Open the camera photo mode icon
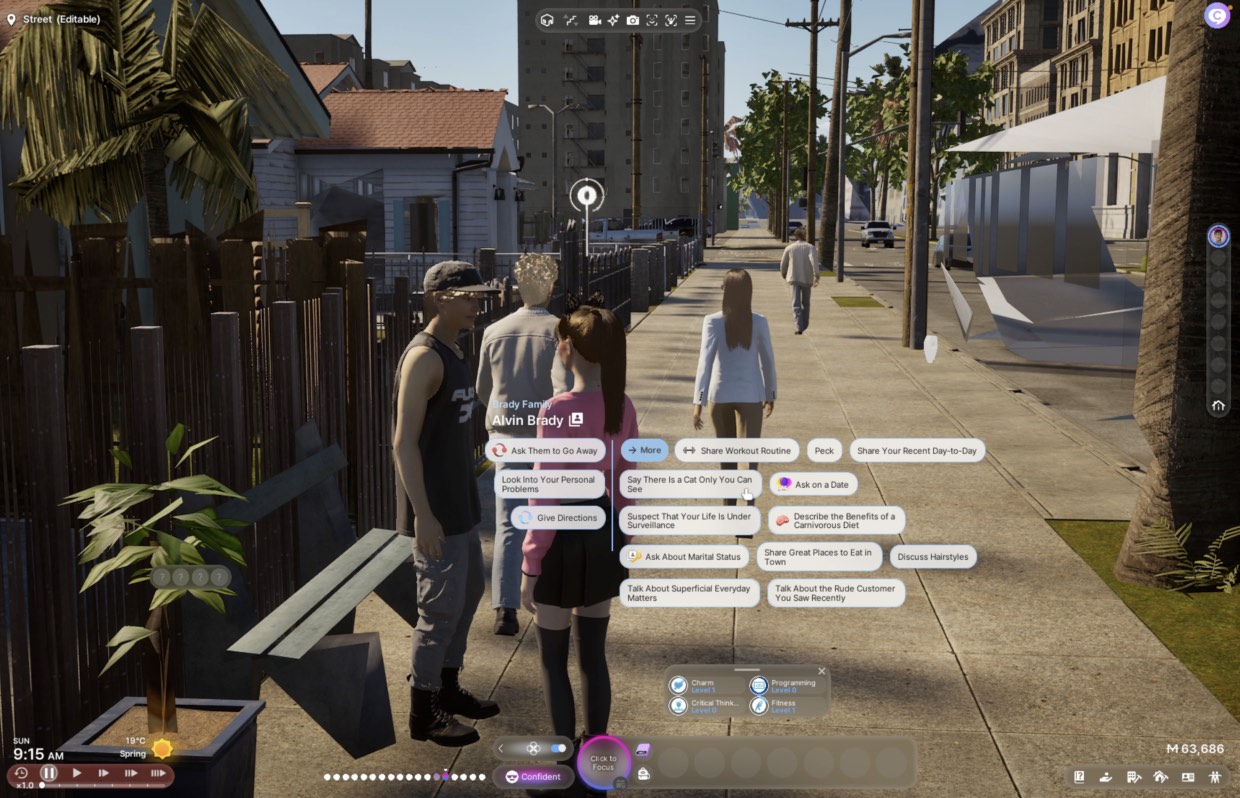 coord(633,20)
